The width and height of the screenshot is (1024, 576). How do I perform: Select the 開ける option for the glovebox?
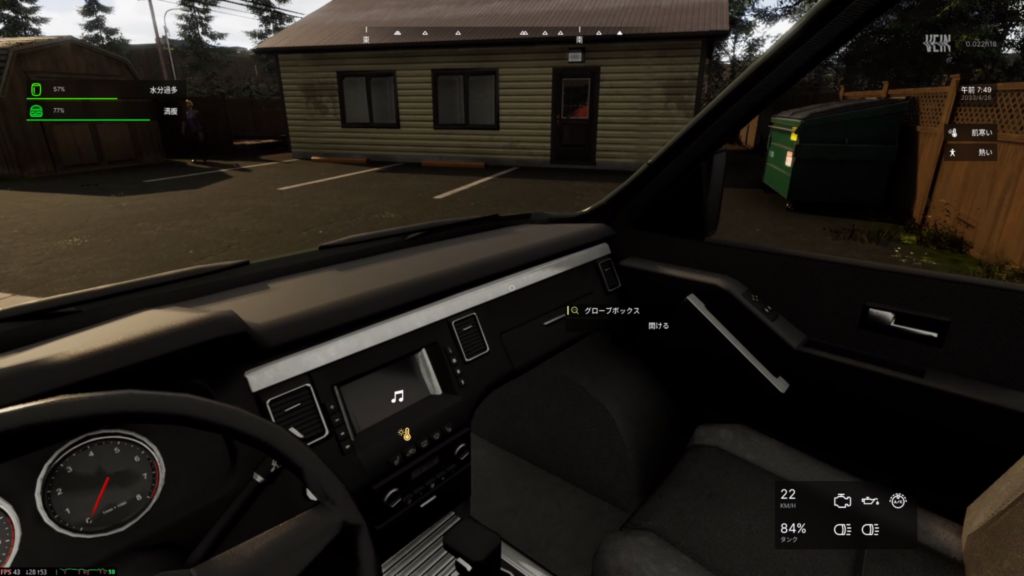pos(658,326)
